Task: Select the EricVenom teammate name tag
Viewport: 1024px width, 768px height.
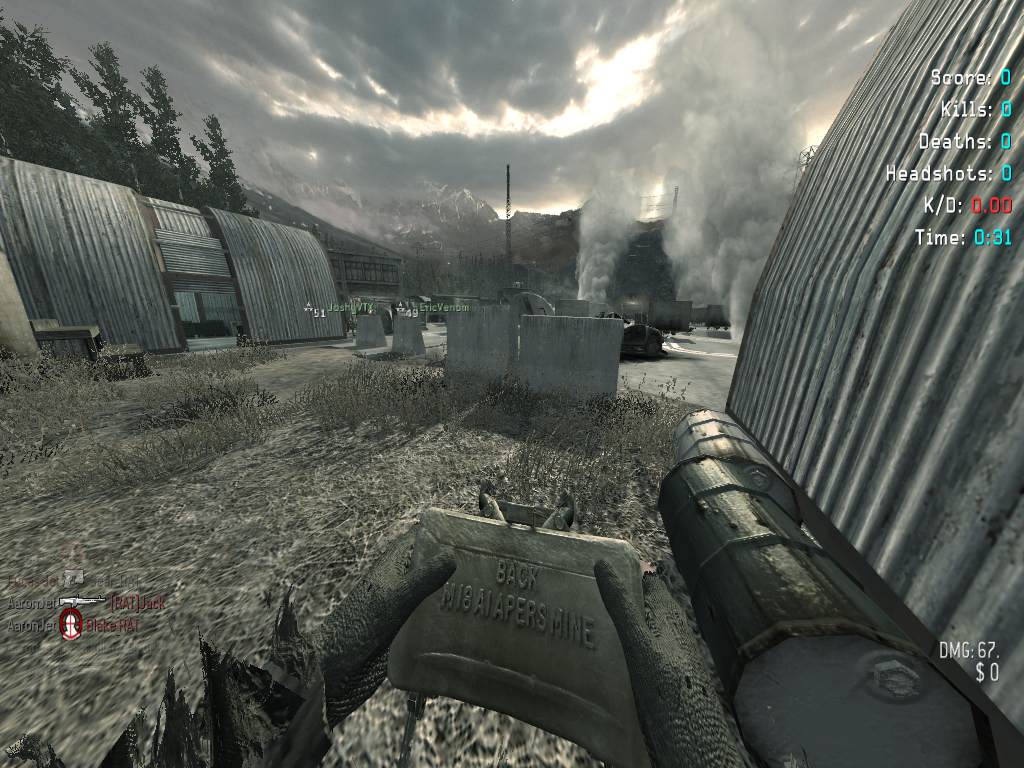Action: 444,307
